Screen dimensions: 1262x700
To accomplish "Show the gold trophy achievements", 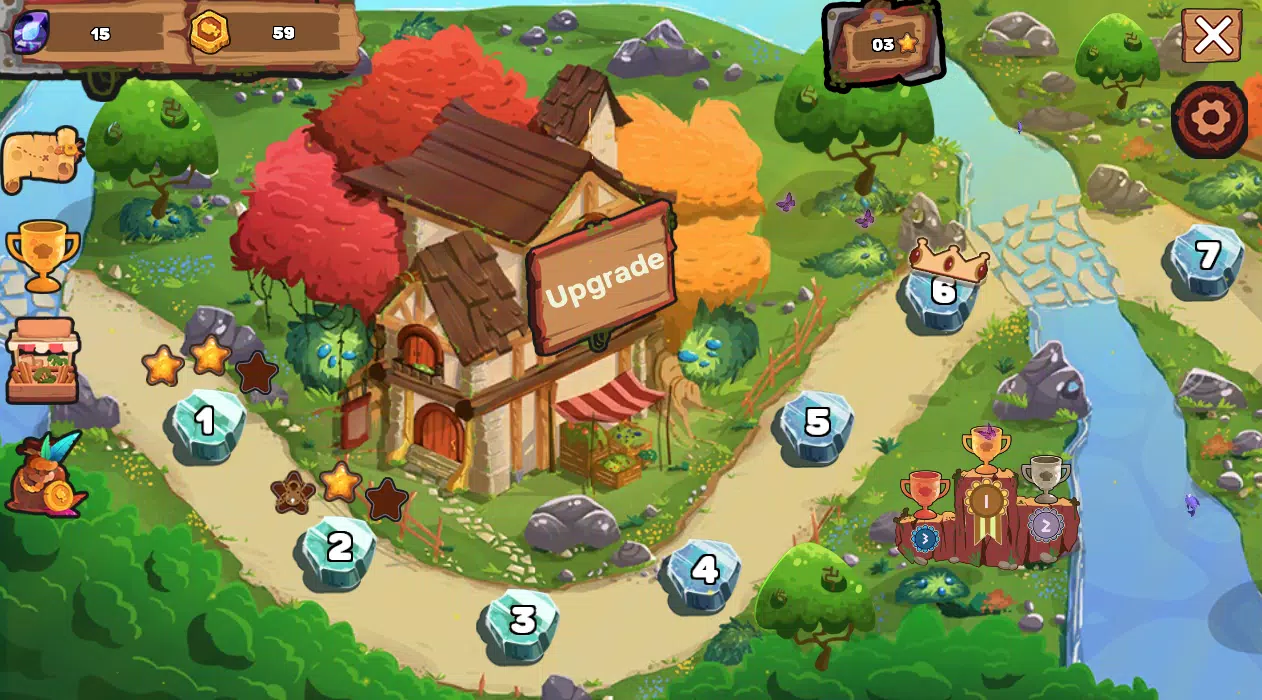I will click(x=42, y=255).
